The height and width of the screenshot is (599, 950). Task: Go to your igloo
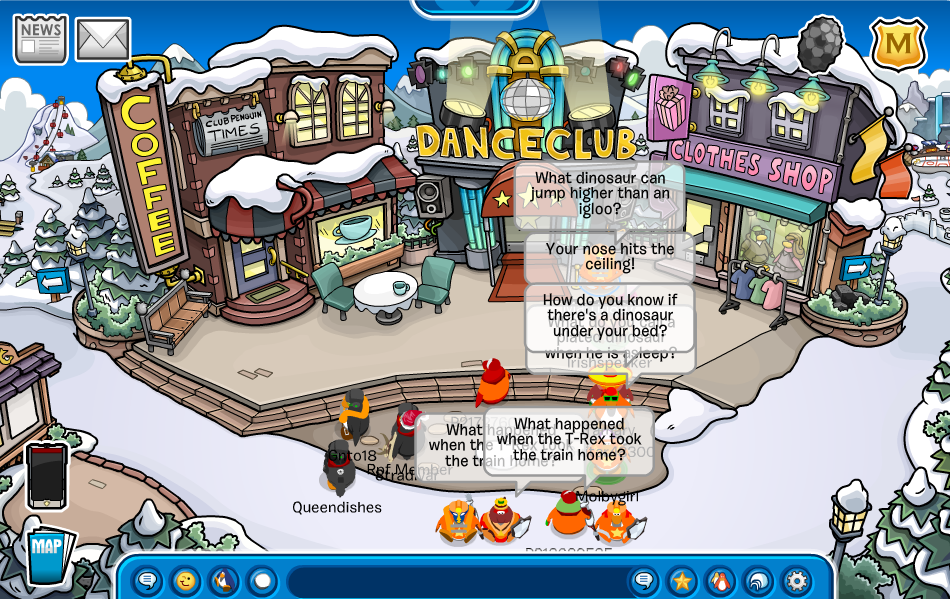758,580
